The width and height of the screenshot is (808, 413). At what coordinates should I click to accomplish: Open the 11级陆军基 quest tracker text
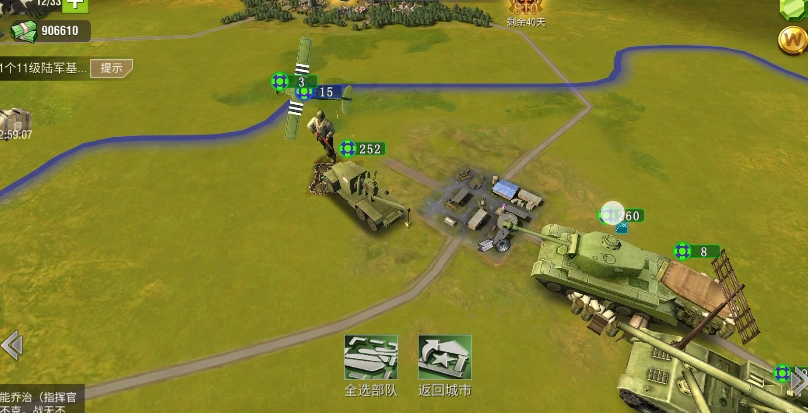pyautogui.click(x=43, y=68)
